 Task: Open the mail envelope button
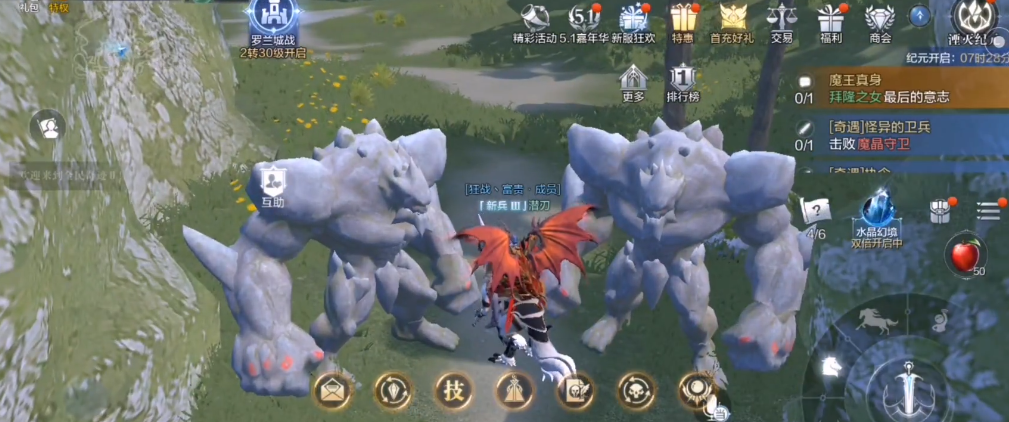(x=332, y=391)
